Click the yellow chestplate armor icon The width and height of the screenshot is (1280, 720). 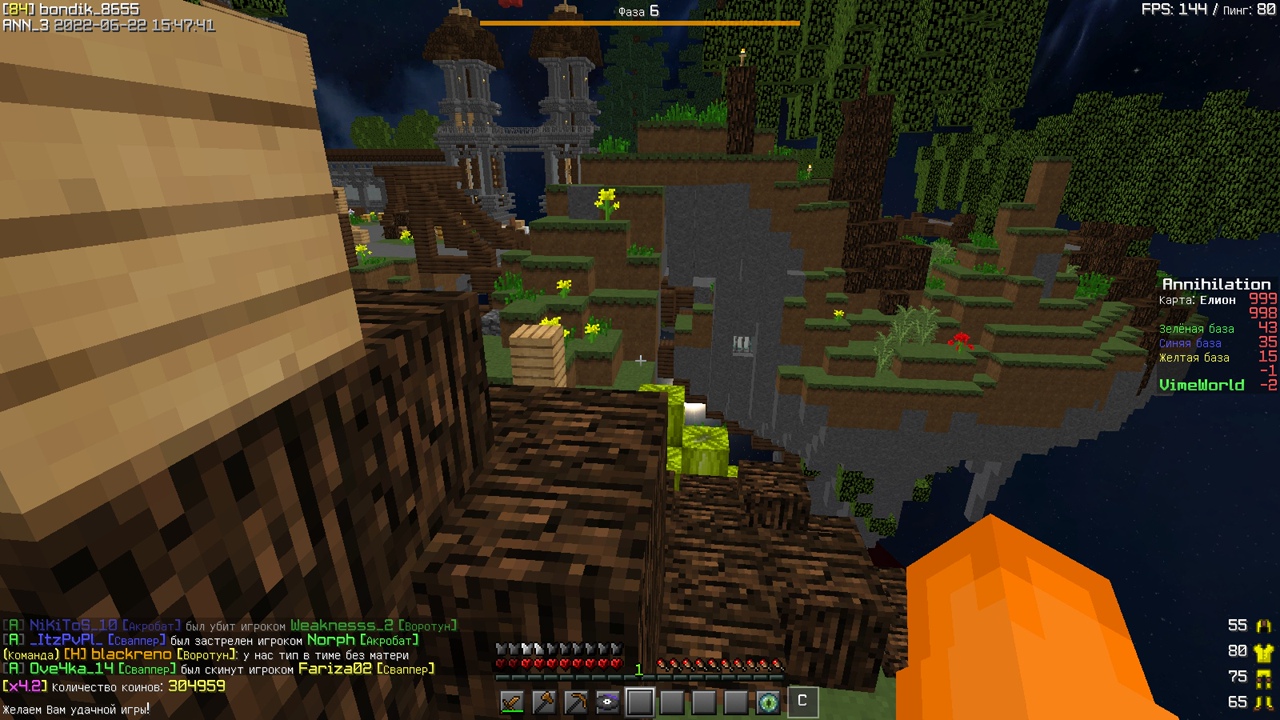(1264, 652)
